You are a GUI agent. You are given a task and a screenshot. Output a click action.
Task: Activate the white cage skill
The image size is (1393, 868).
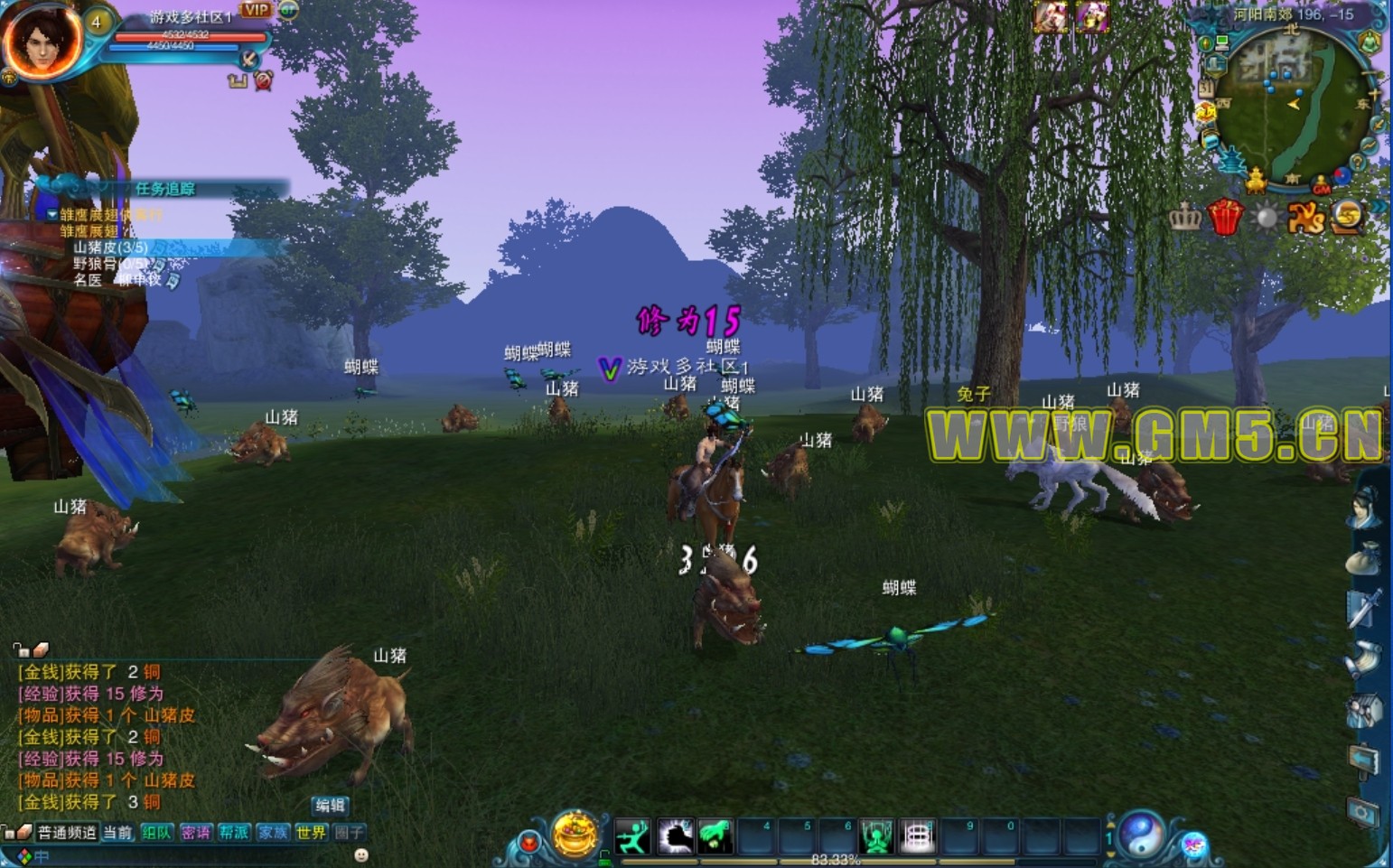click(x=917, y=836)
